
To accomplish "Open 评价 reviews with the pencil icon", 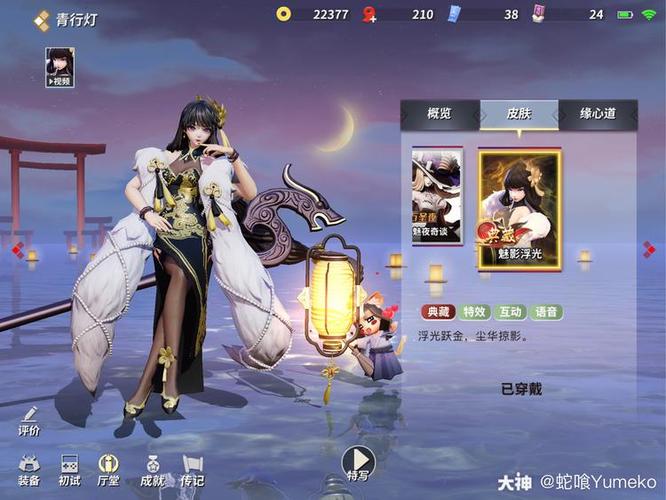I will click(29, 421).
